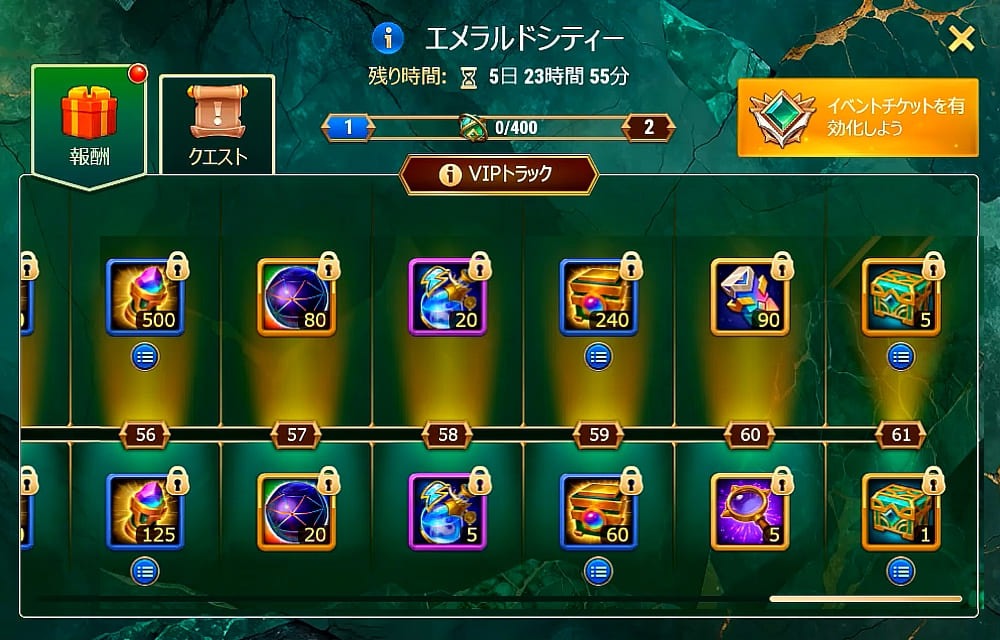
Task: Pick the VIP crystal shards reward of 90
Action: [x=749, y=297]
